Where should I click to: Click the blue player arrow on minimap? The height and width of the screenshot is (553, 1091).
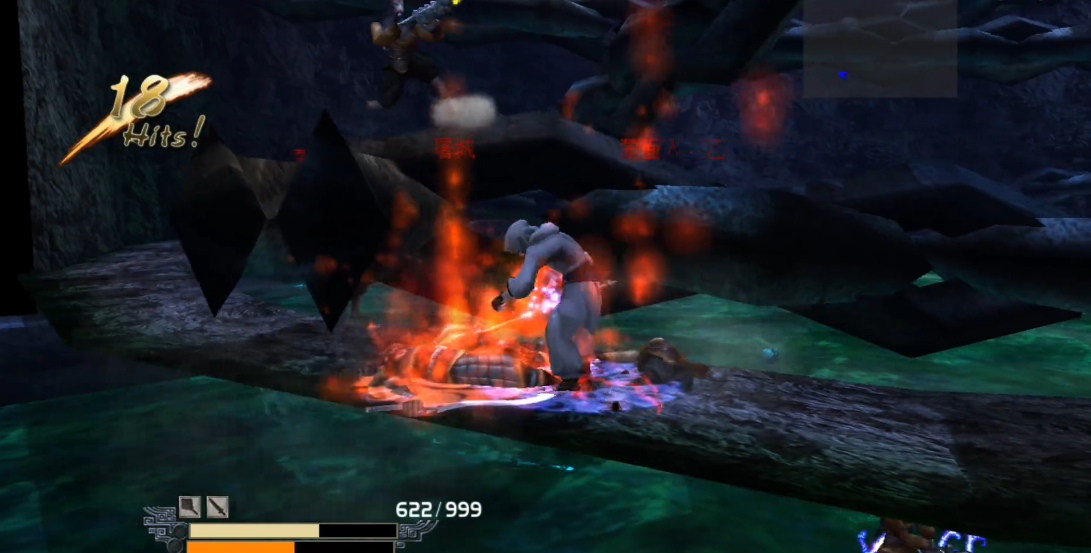(x=843, y=74)
